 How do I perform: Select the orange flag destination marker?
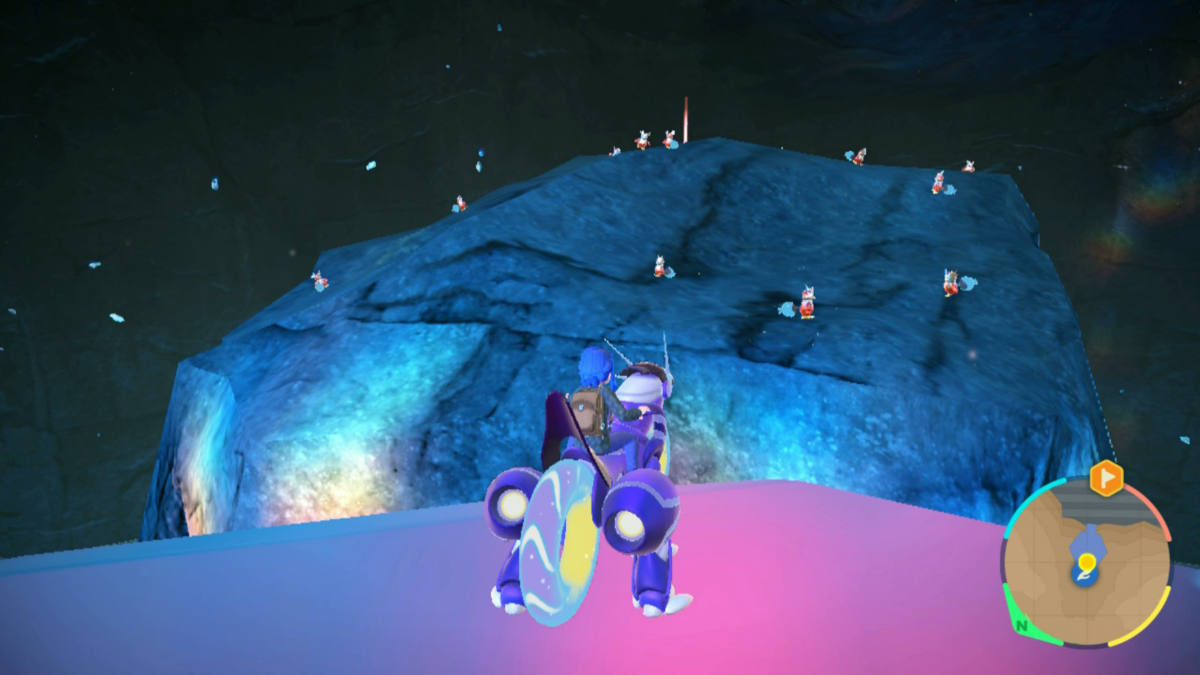click(x=1106, y=479)
